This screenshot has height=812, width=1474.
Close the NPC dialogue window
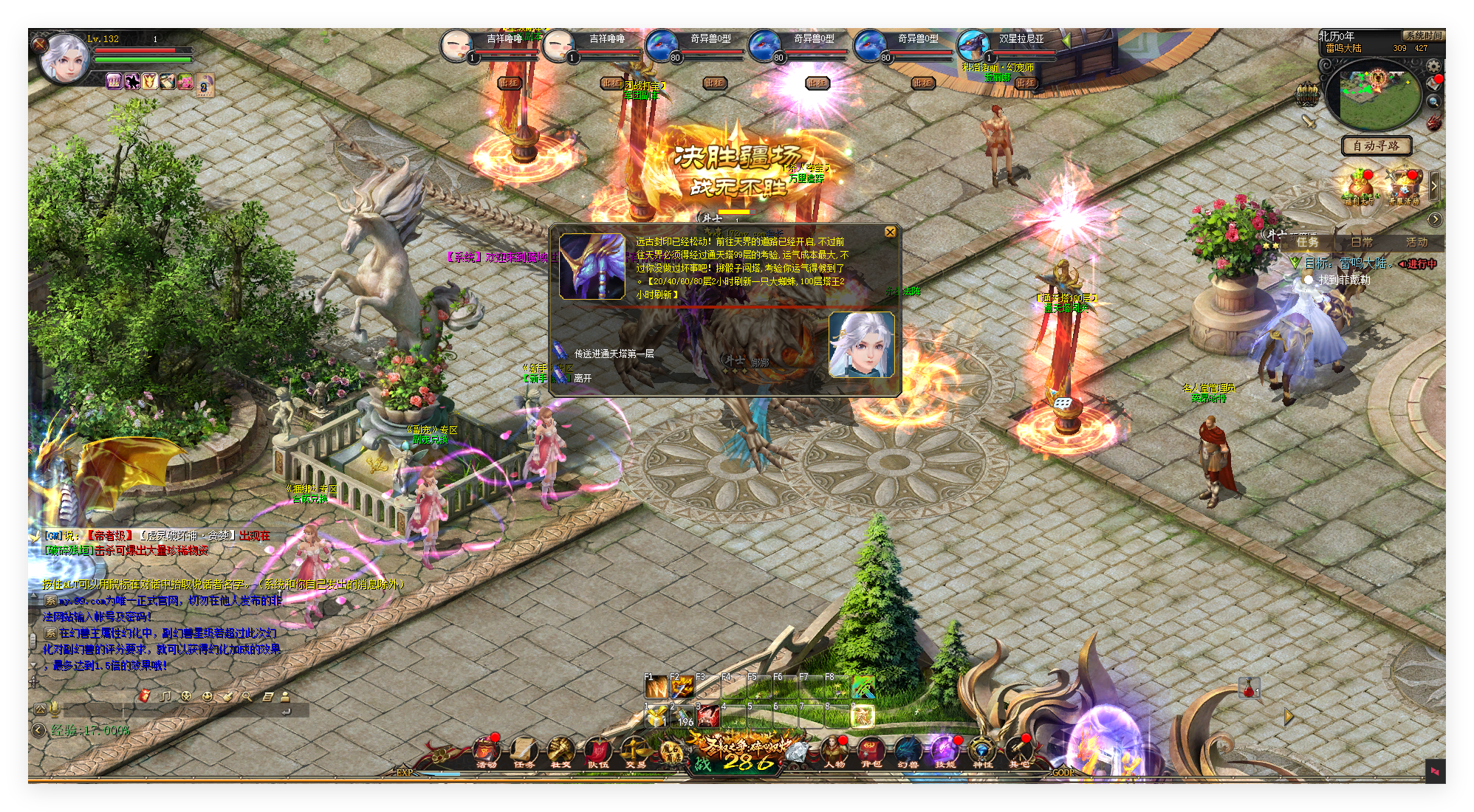pyautogui.click(x=890, y=232)
